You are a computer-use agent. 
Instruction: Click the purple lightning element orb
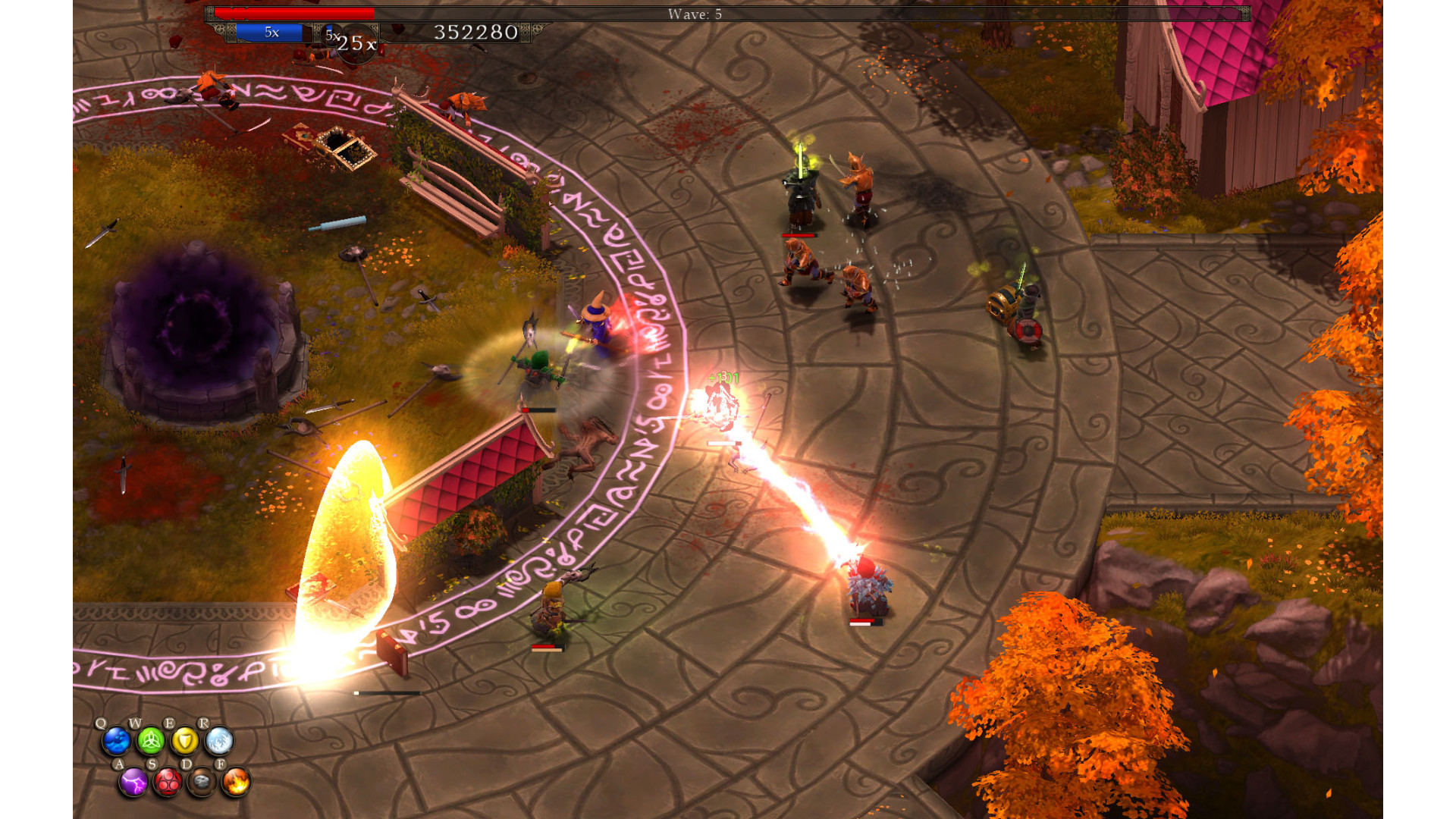(133, 782)
